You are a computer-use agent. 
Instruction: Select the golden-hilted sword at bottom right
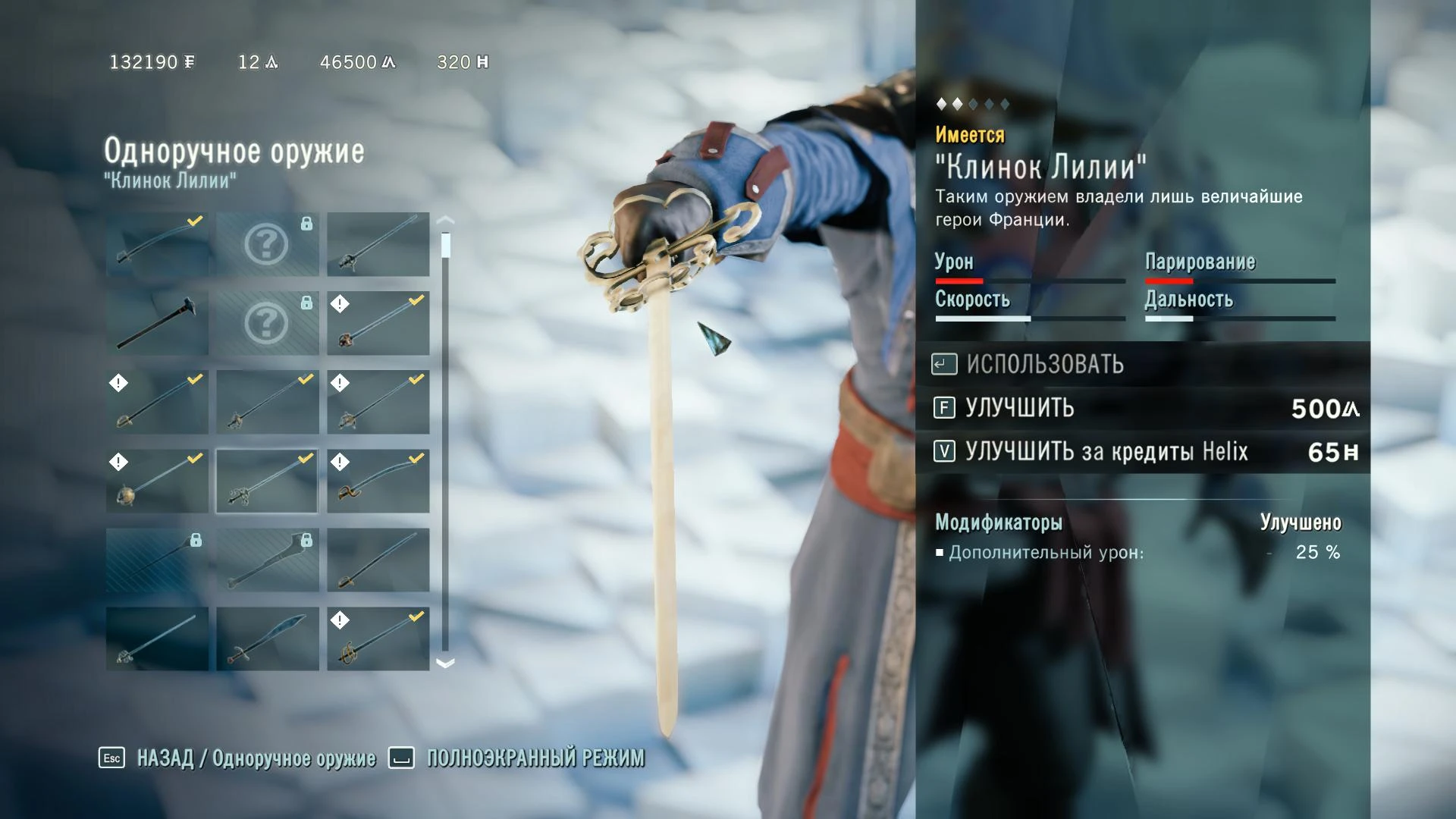coord(378,638)
